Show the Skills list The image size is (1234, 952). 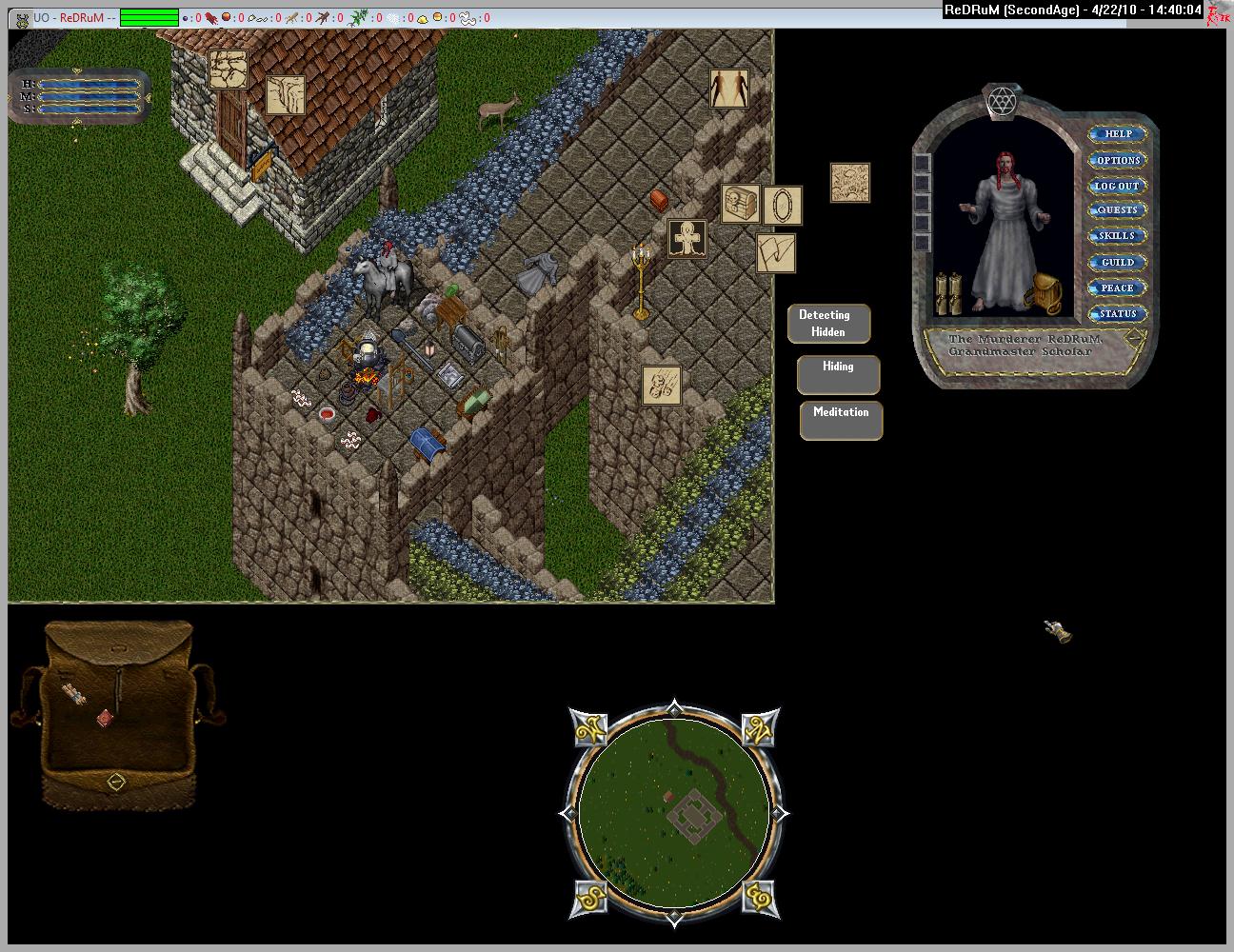[x=1118, y=236]
